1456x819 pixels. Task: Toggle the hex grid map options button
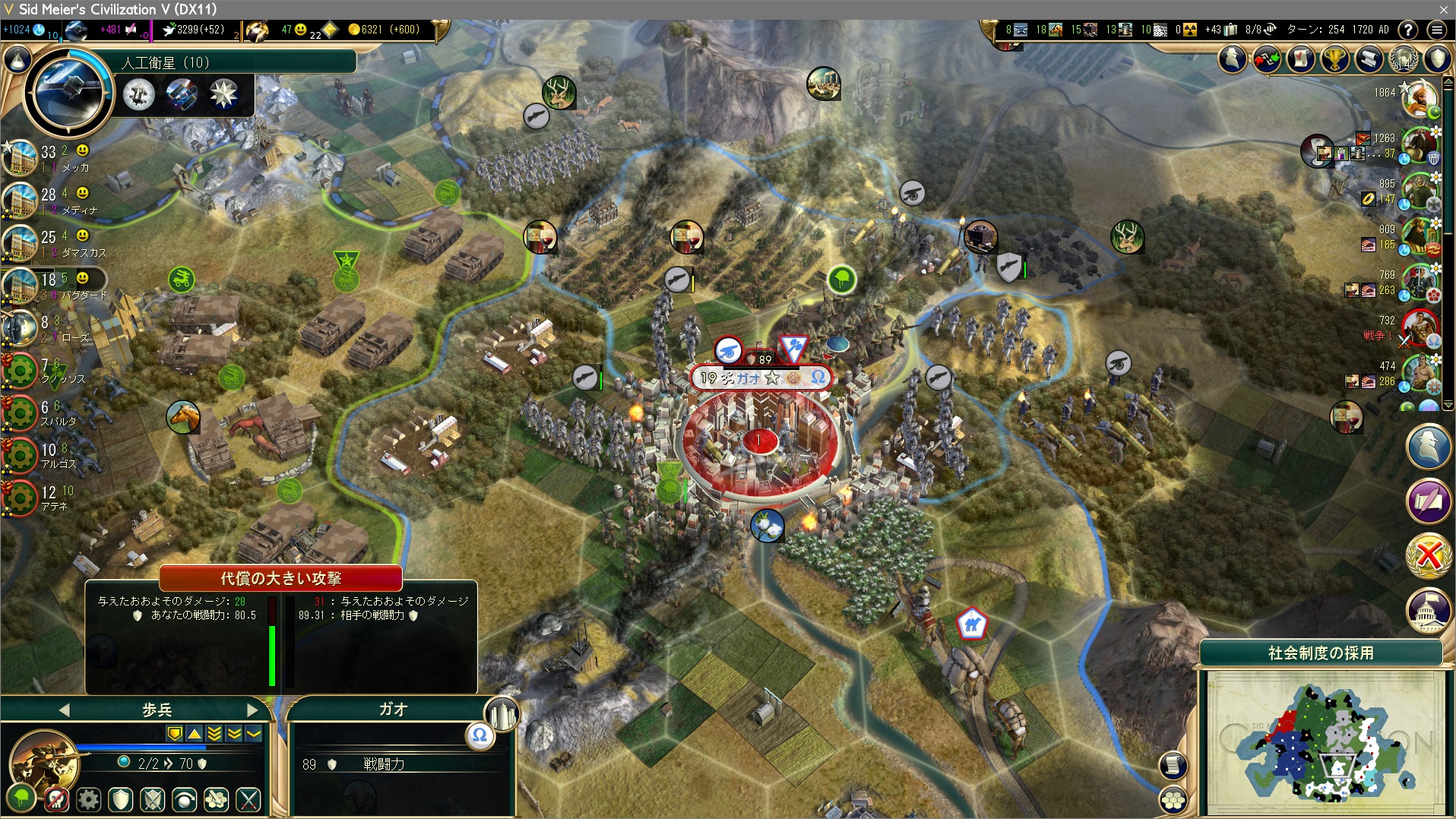pyautogui.click(x=1174, y=801)
